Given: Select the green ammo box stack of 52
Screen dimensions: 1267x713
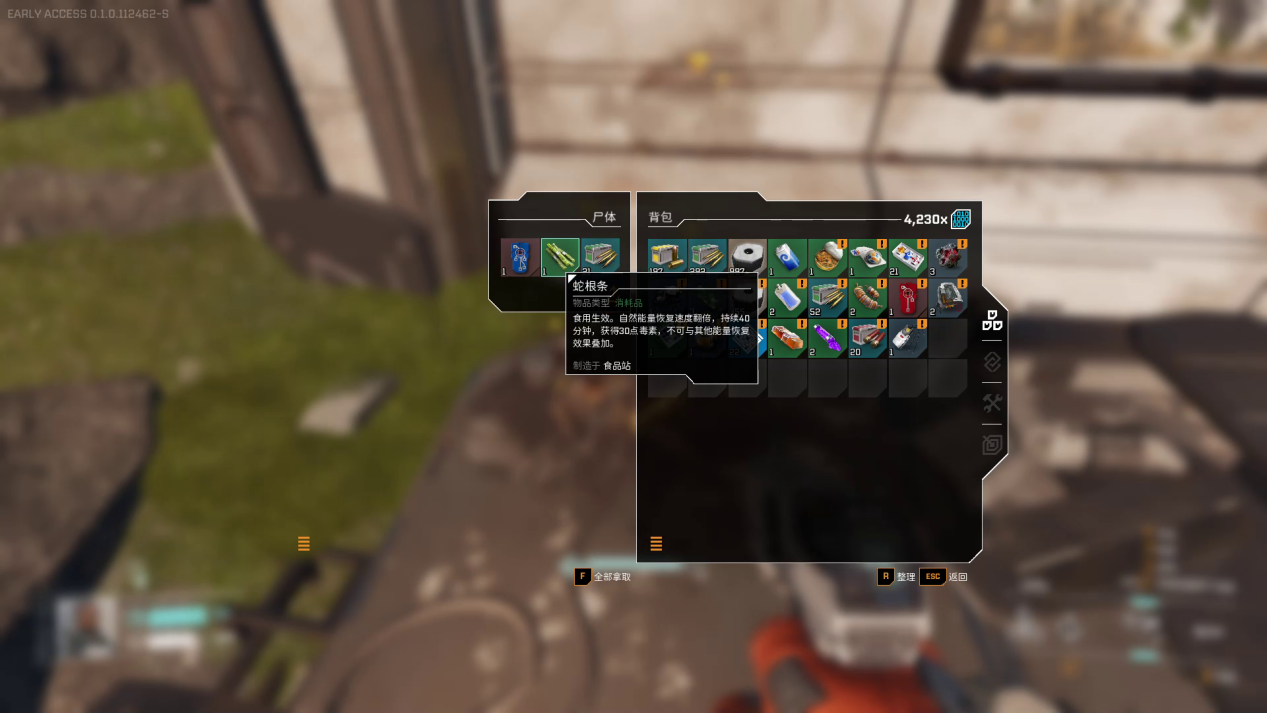Looking at the screenshot, I should tap(827, 297).
